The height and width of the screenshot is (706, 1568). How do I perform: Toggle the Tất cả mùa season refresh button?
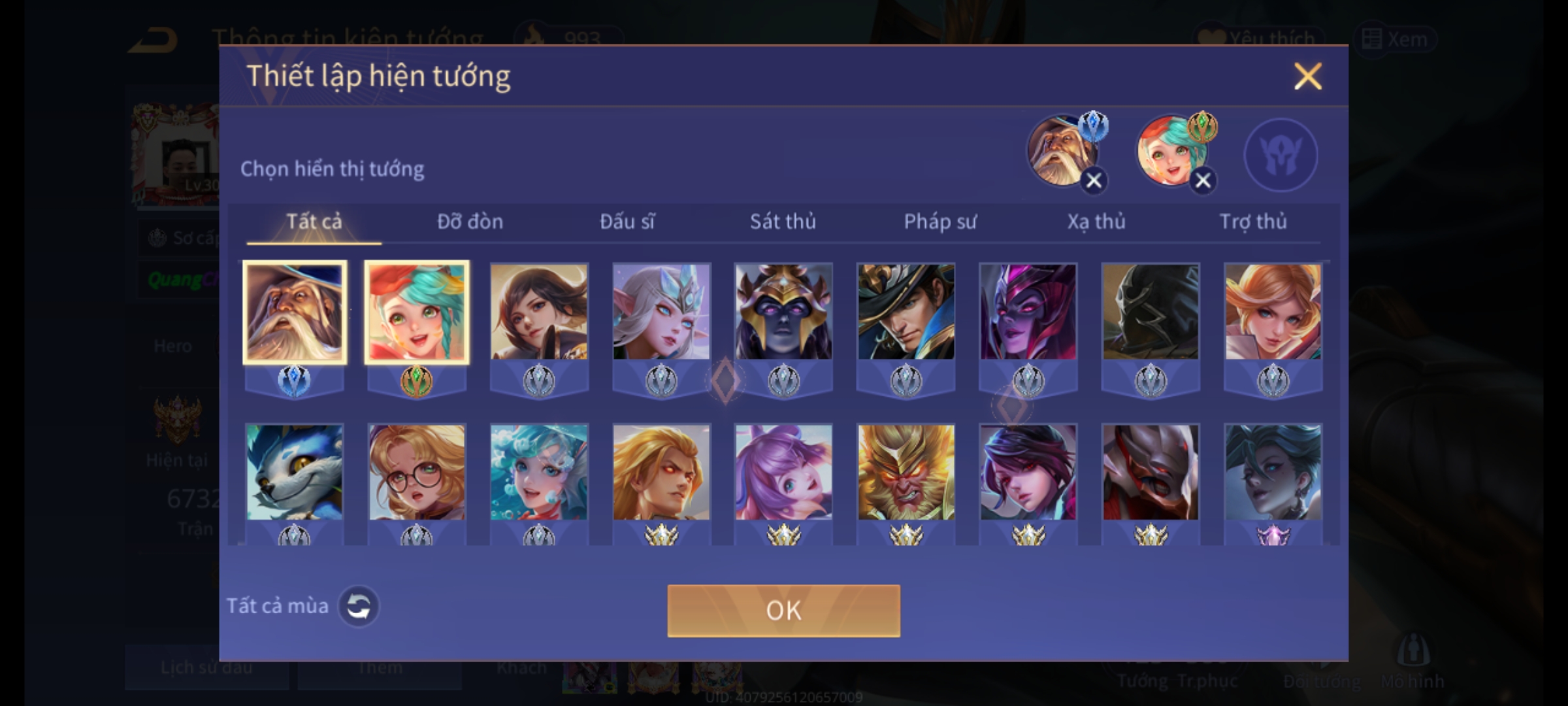tap(358, 606)
